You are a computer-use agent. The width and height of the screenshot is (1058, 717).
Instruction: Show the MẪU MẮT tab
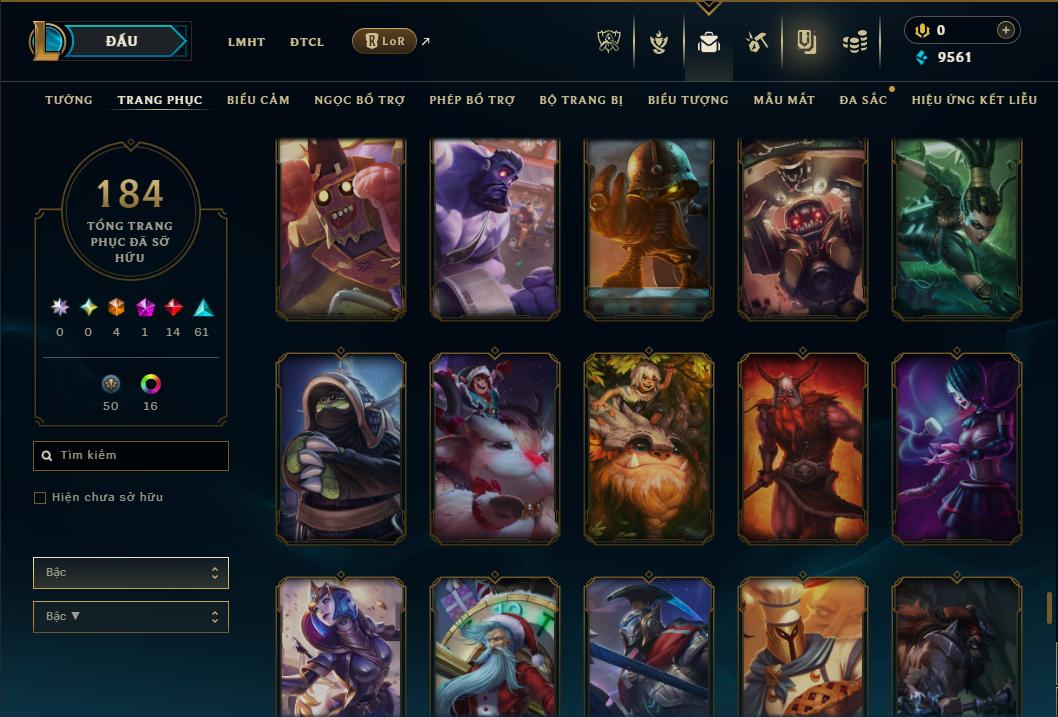[784, 100]
